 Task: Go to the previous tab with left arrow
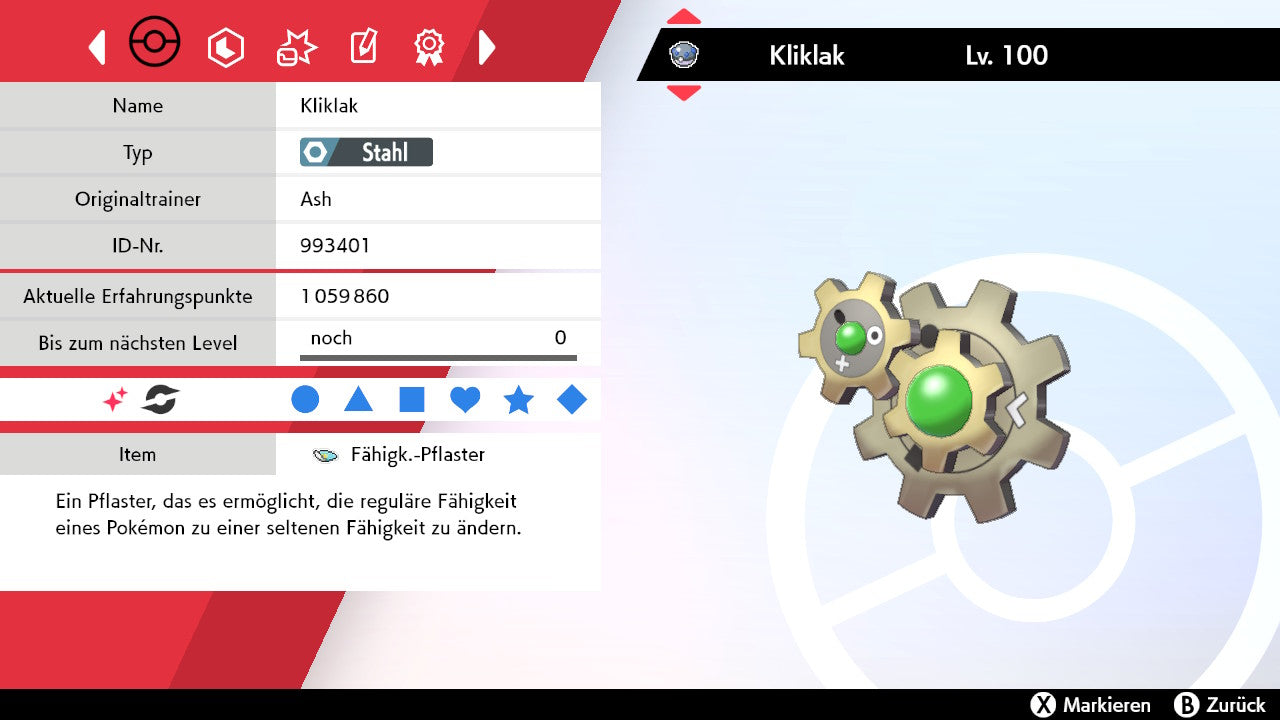click(97, 47)
